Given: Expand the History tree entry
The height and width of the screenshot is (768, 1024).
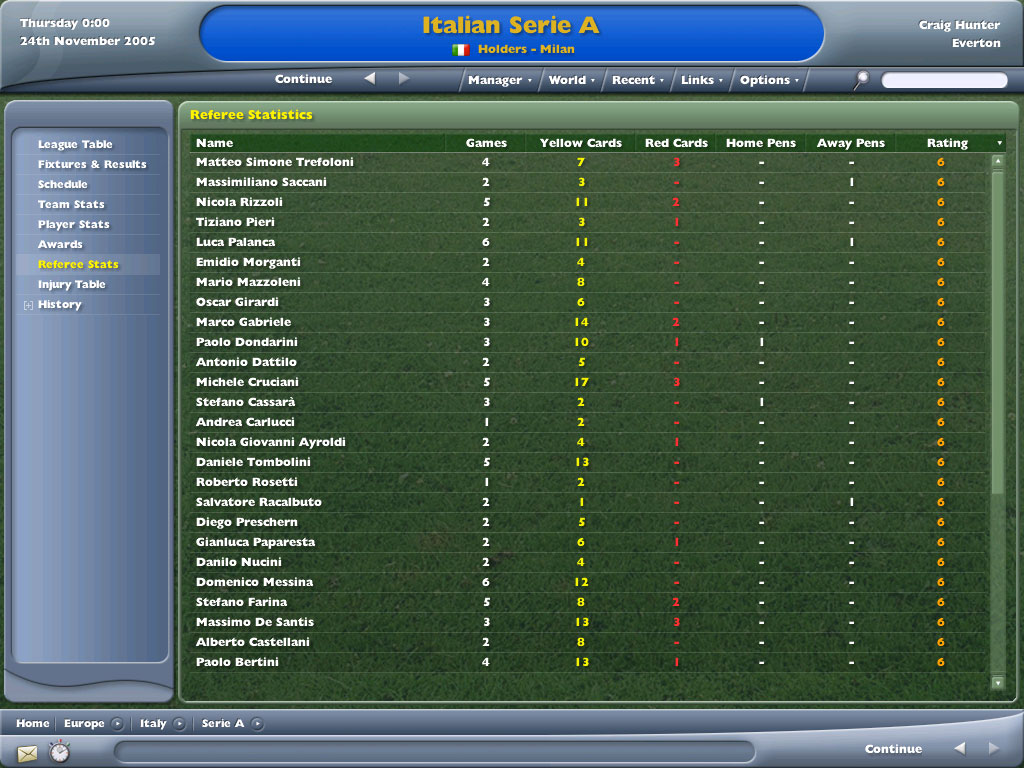Looking at the screenshot, I should click(28, 305).
